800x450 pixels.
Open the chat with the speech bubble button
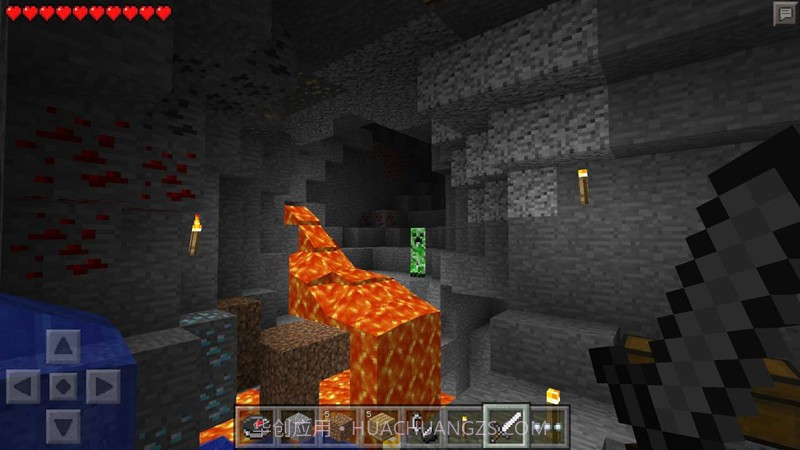pos(784,14)
